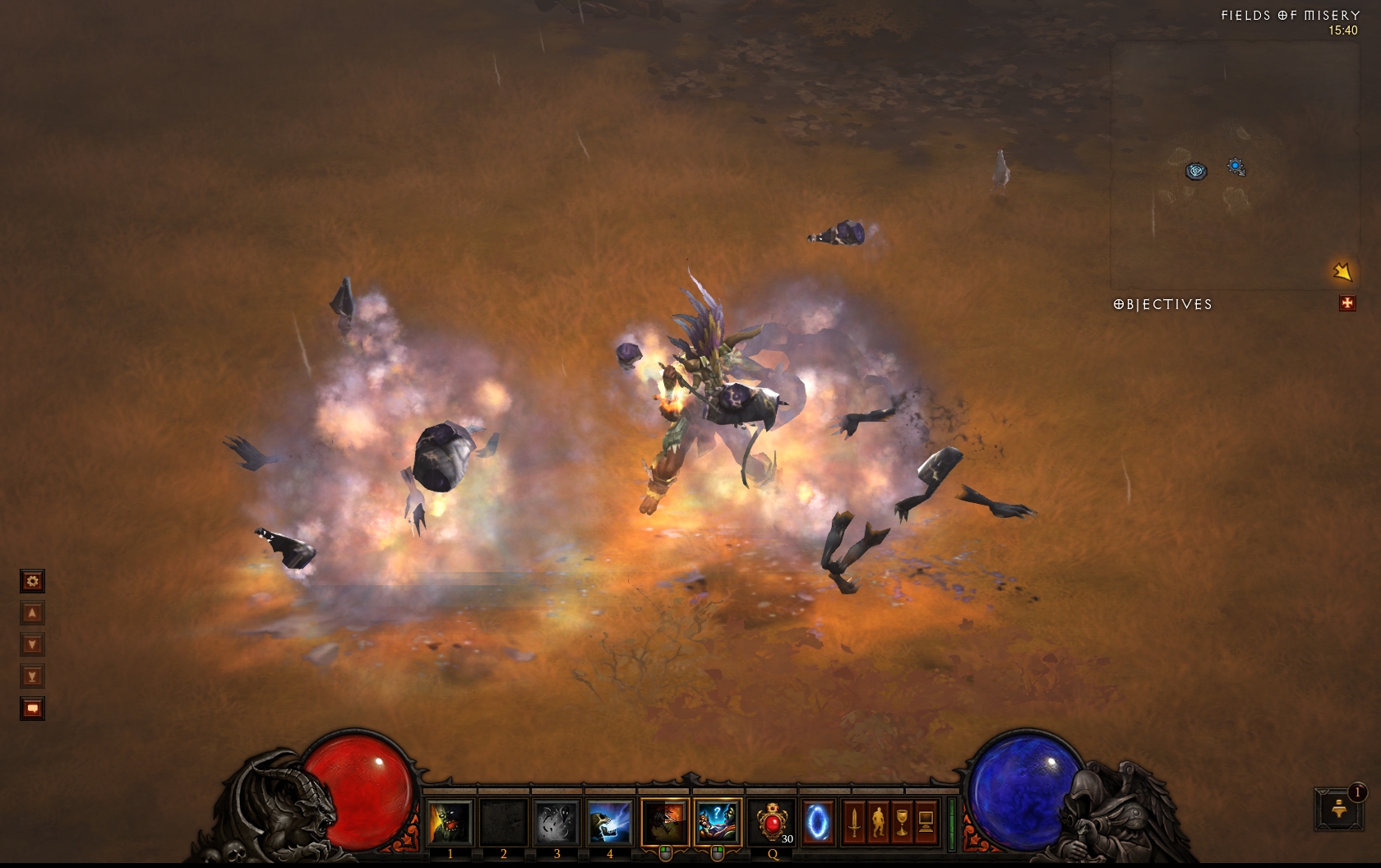This screenshot has width=1381, height=868.
Task: Jump to chat bottom arrow button
Action: [32, 676]
